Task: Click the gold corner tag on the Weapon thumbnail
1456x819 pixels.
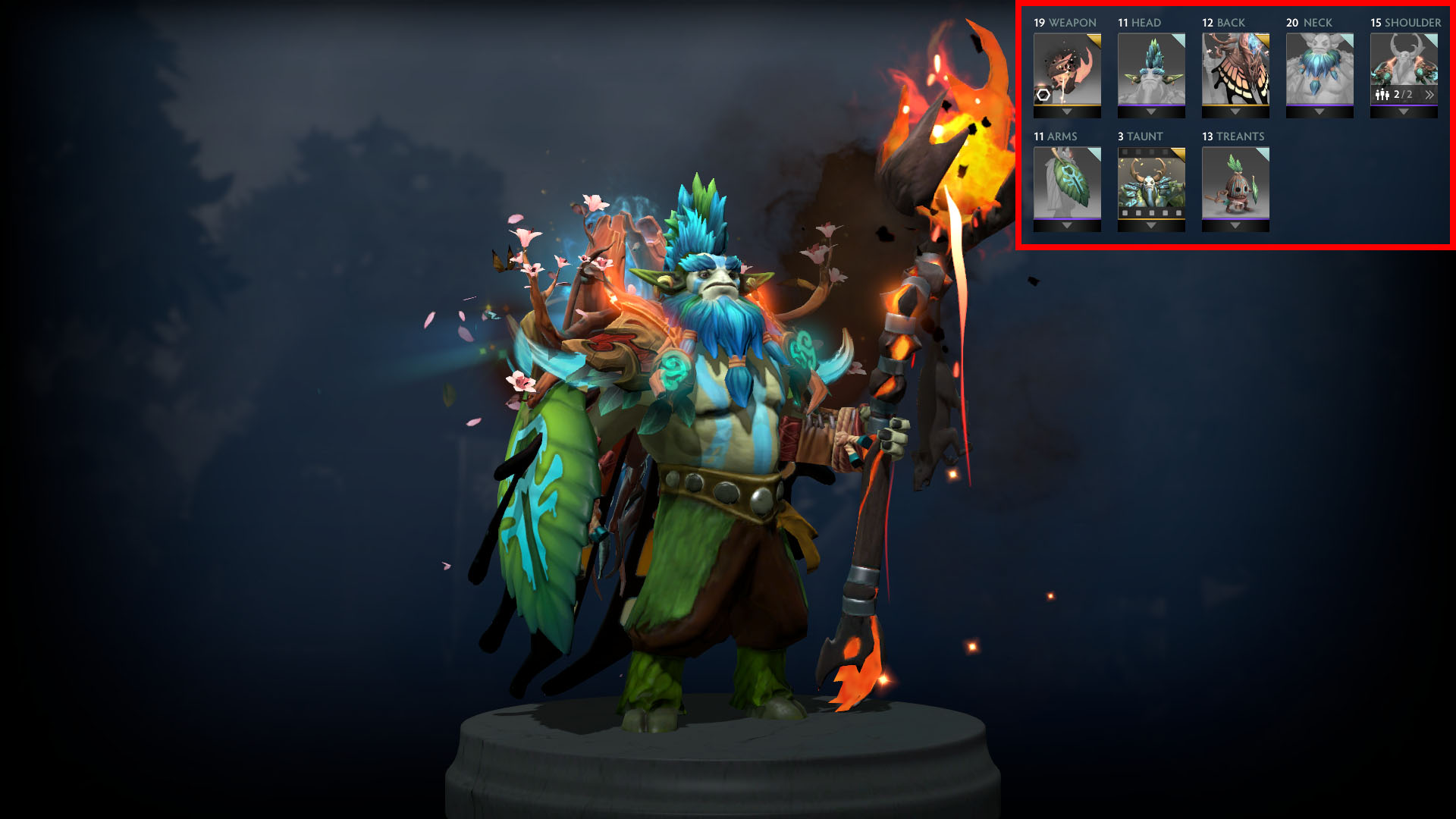Action: point(1094,39)
